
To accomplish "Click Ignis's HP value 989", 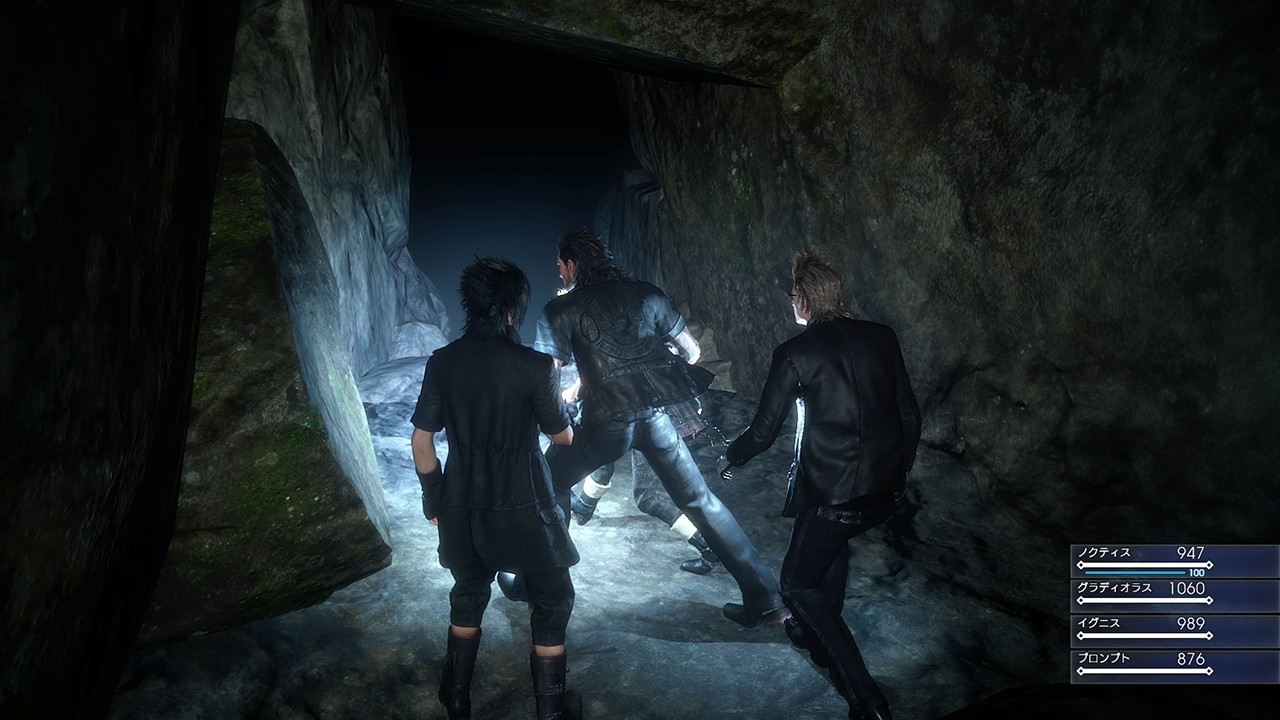I will [x=1189, y=624].
